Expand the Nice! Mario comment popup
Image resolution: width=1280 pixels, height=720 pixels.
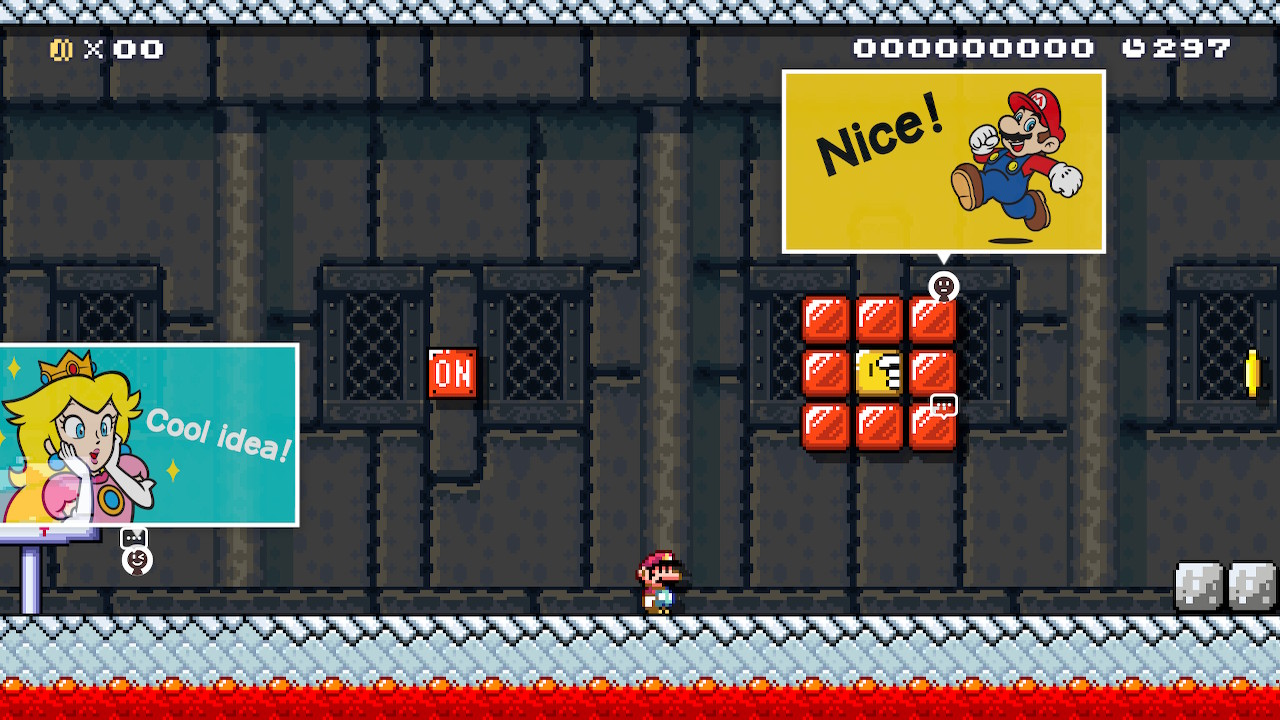point(945,160)
